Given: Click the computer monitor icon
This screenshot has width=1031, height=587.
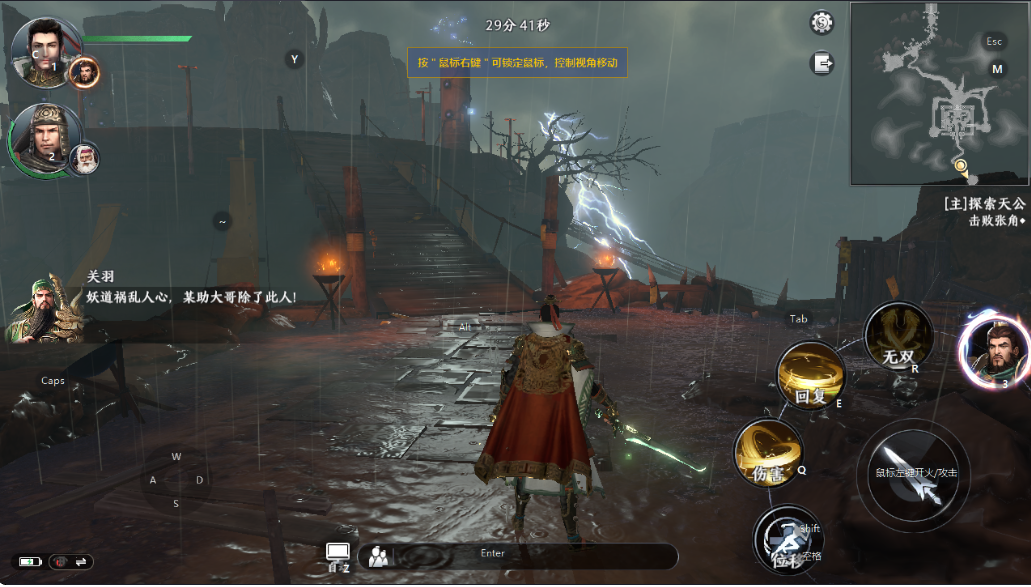Looking at the screenshot, I should click(x=337, y=554).
